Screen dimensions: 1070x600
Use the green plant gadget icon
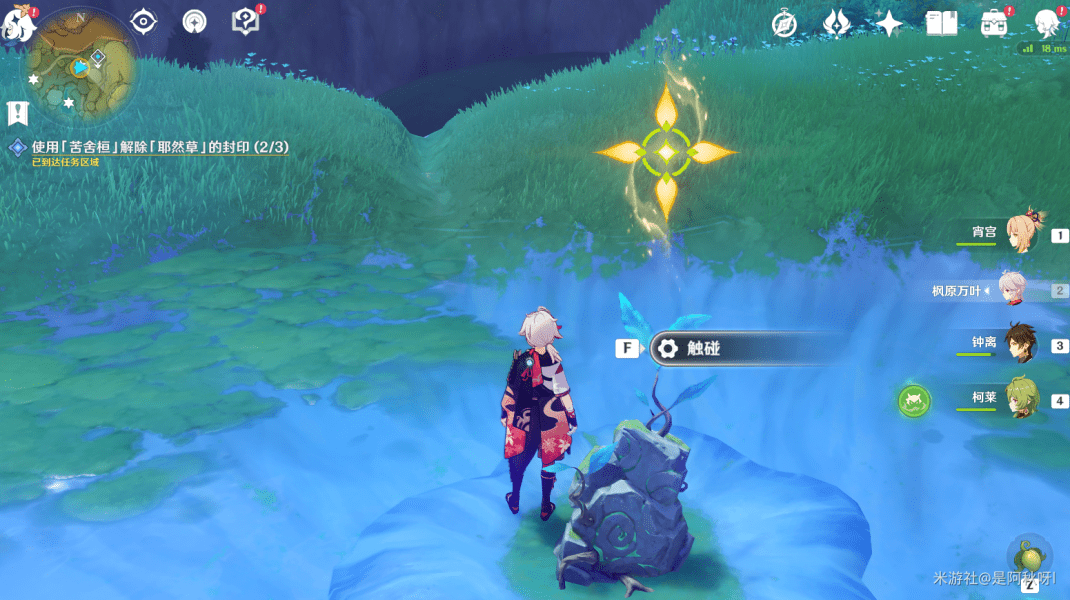(1029, 554)
